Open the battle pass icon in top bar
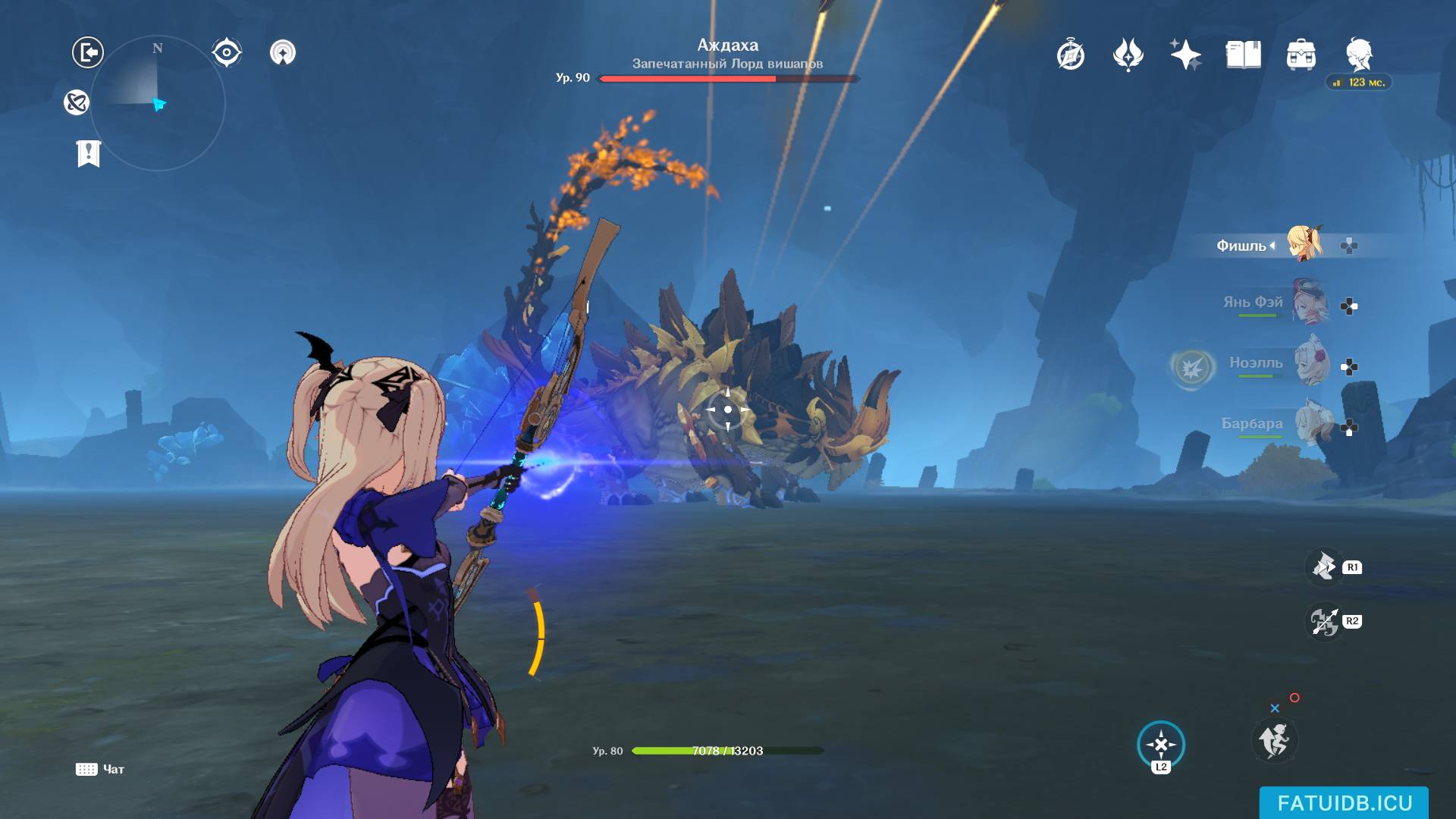Screen dimensions: 1456x819 (x=1128, y=55)
